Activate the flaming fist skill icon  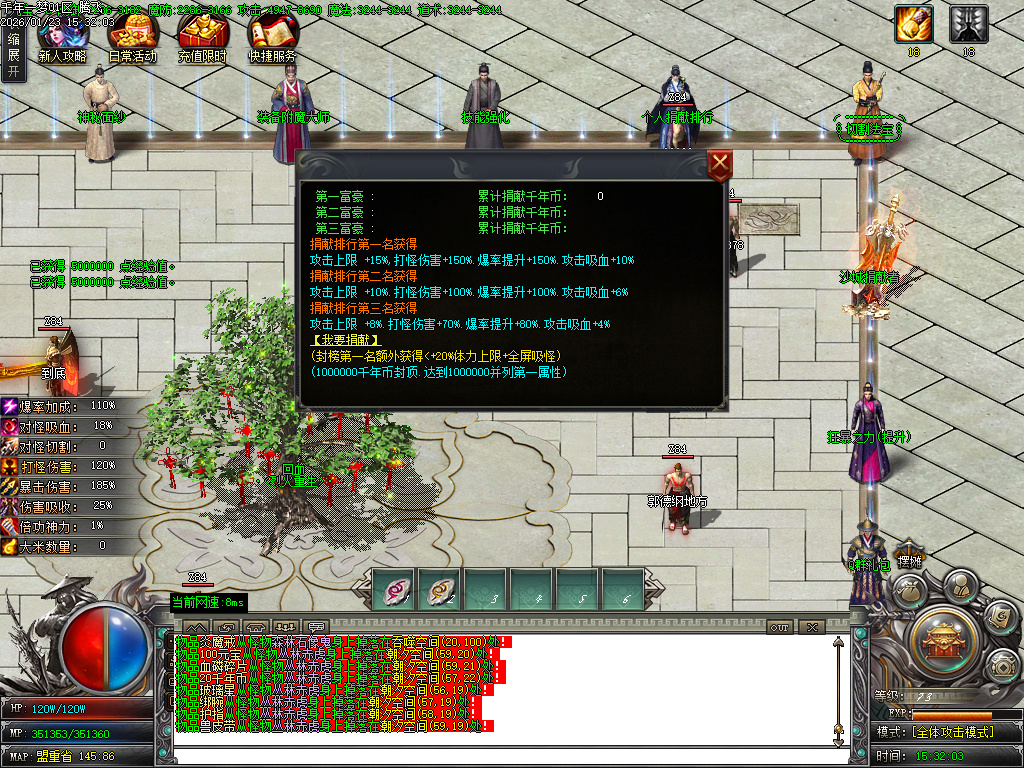tap(913, 24)
